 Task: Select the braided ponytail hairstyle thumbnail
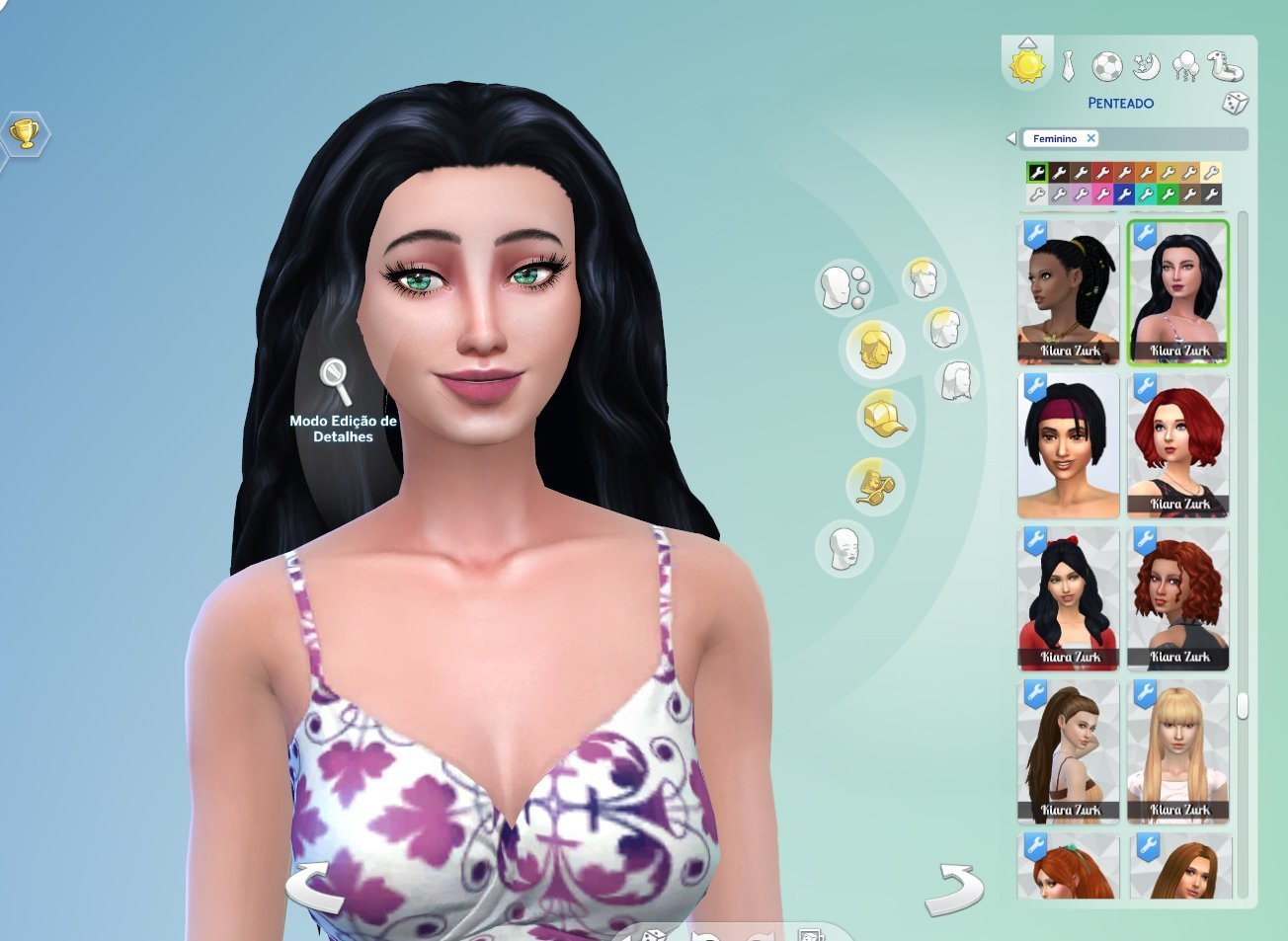point(1068,292)
